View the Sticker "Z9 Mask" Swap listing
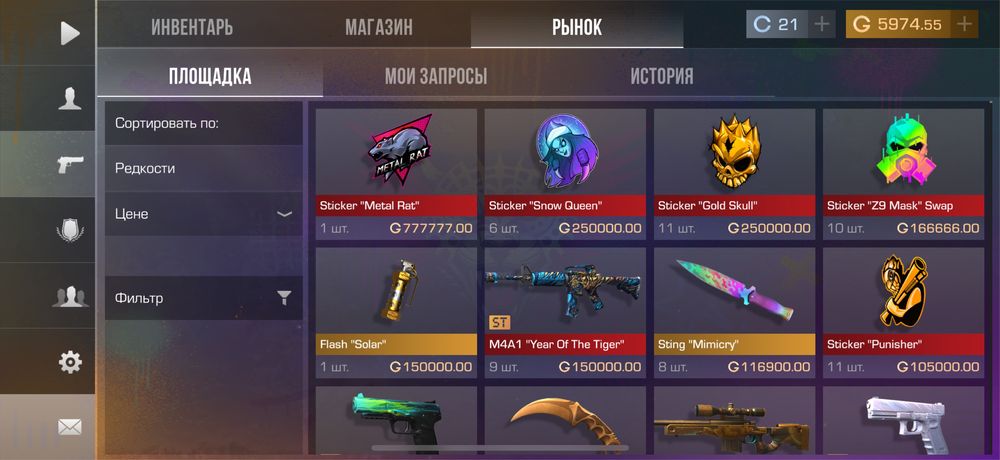 (903, 173)
